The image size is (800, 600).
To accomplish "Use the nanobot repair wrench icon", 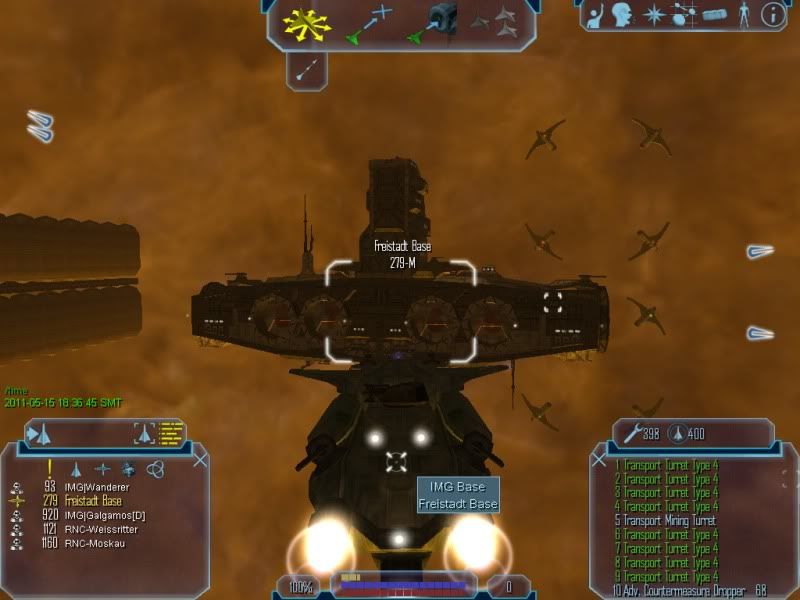I will click(632, 434).
